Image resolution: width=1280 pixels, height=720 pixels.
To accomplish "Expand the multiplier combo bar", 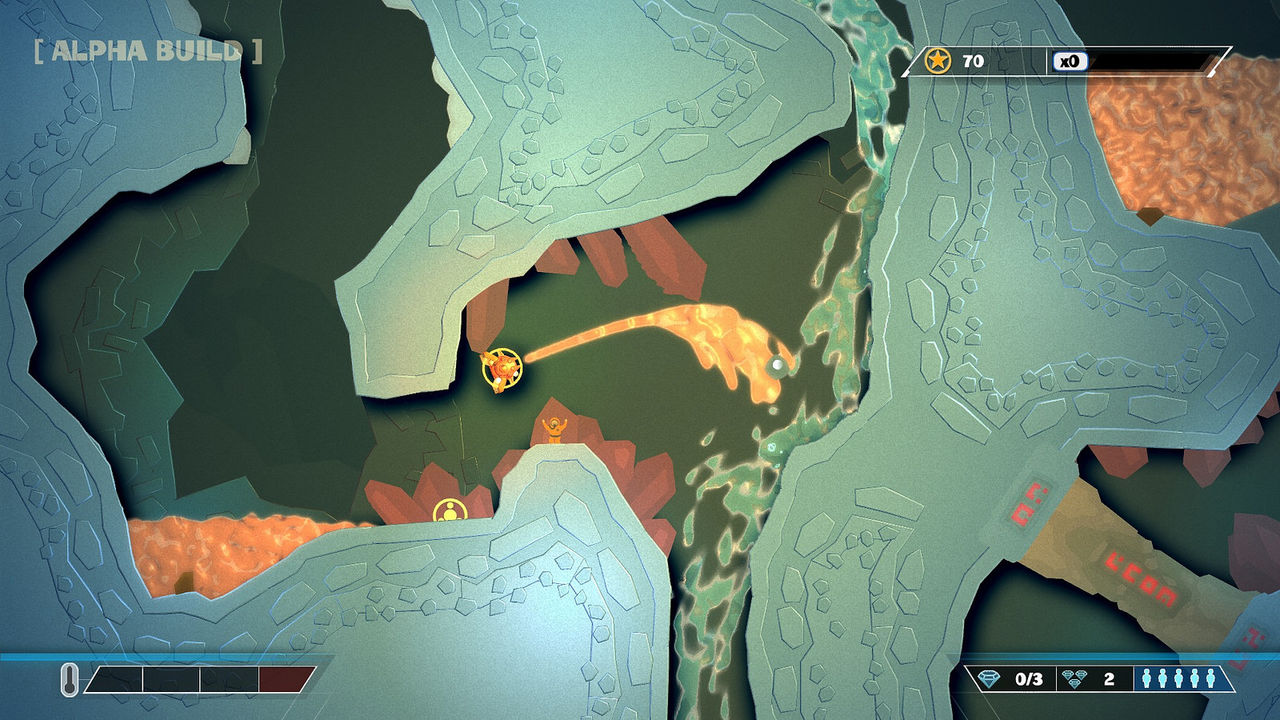I will [x=1150, y=59].
